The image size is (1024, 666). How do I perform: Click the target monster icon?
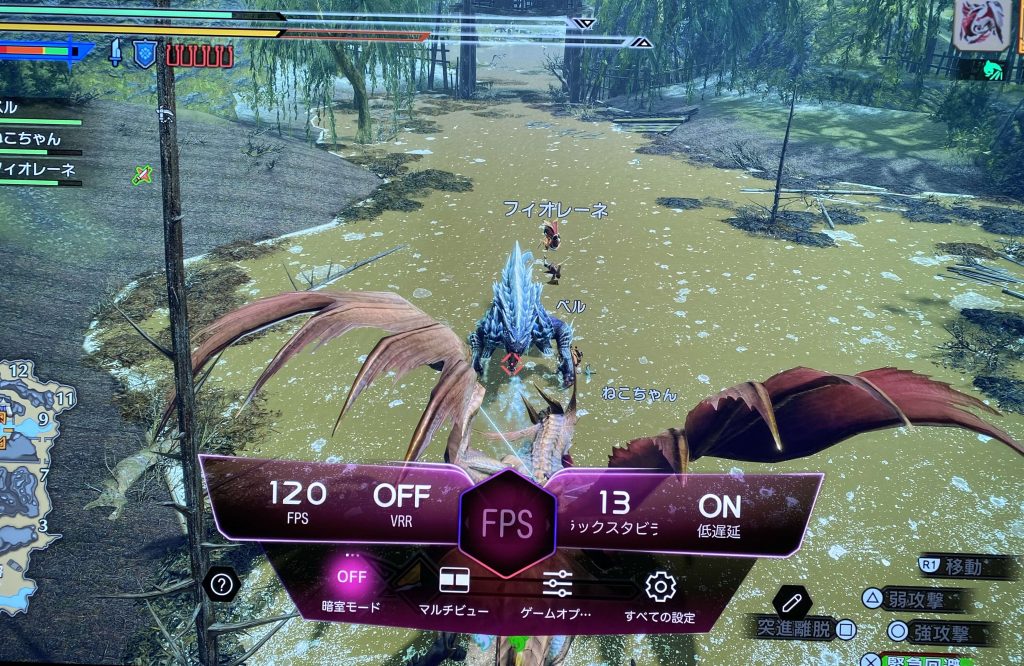982,25
